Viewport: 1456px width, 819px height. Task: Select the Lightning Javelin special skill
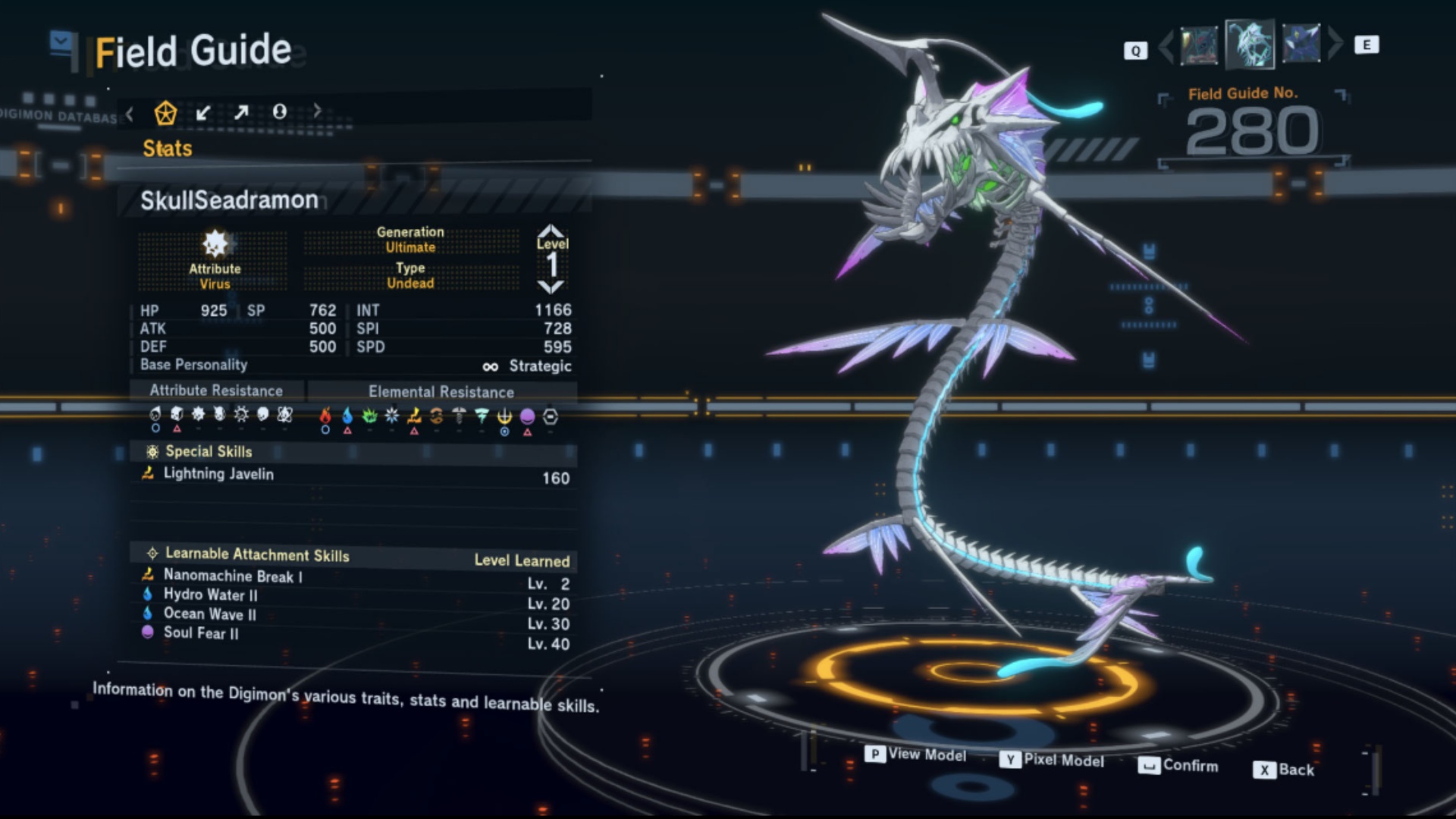(218, 474)
